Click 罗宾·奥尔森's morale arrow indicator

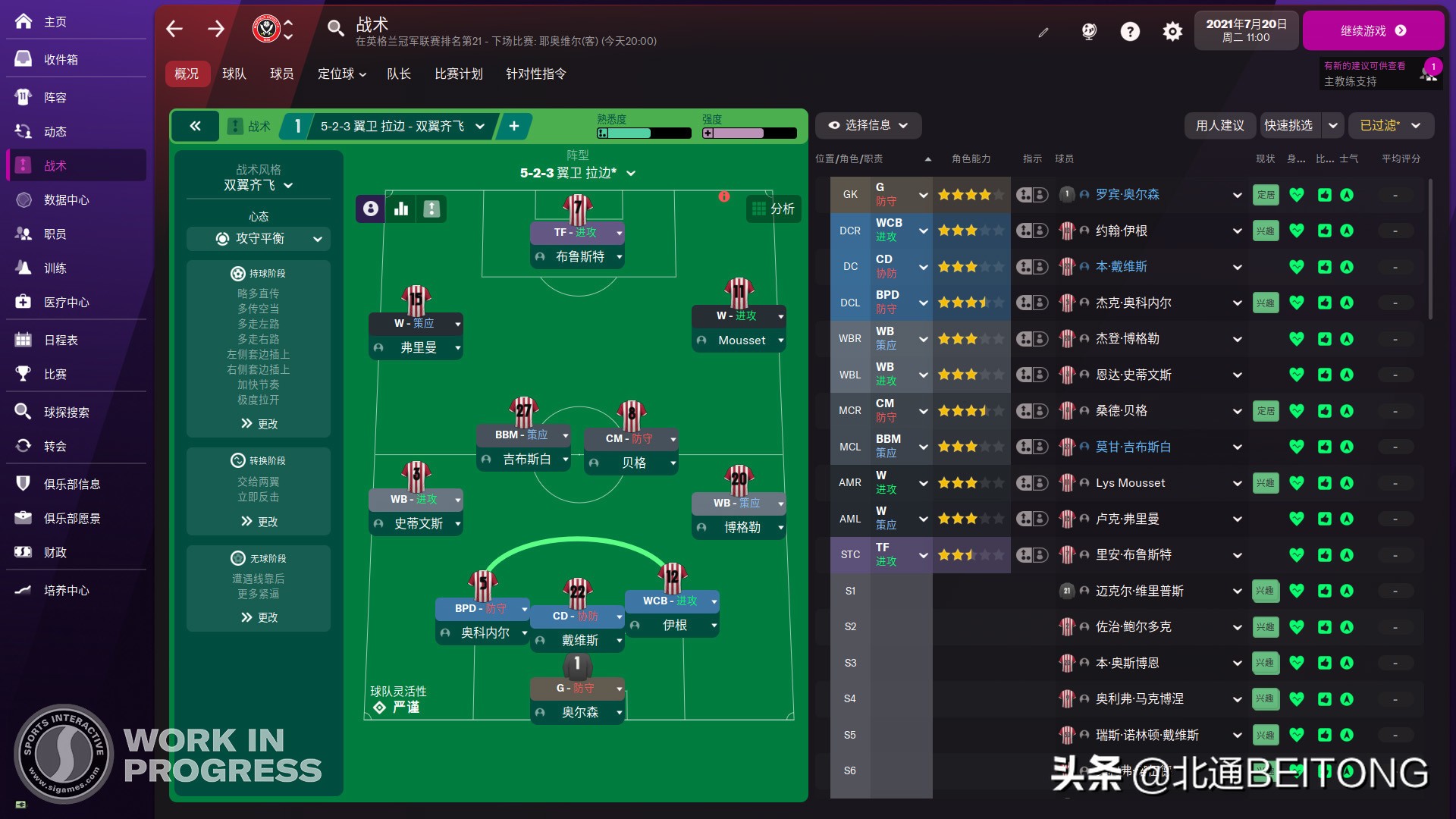point(1347,195)
